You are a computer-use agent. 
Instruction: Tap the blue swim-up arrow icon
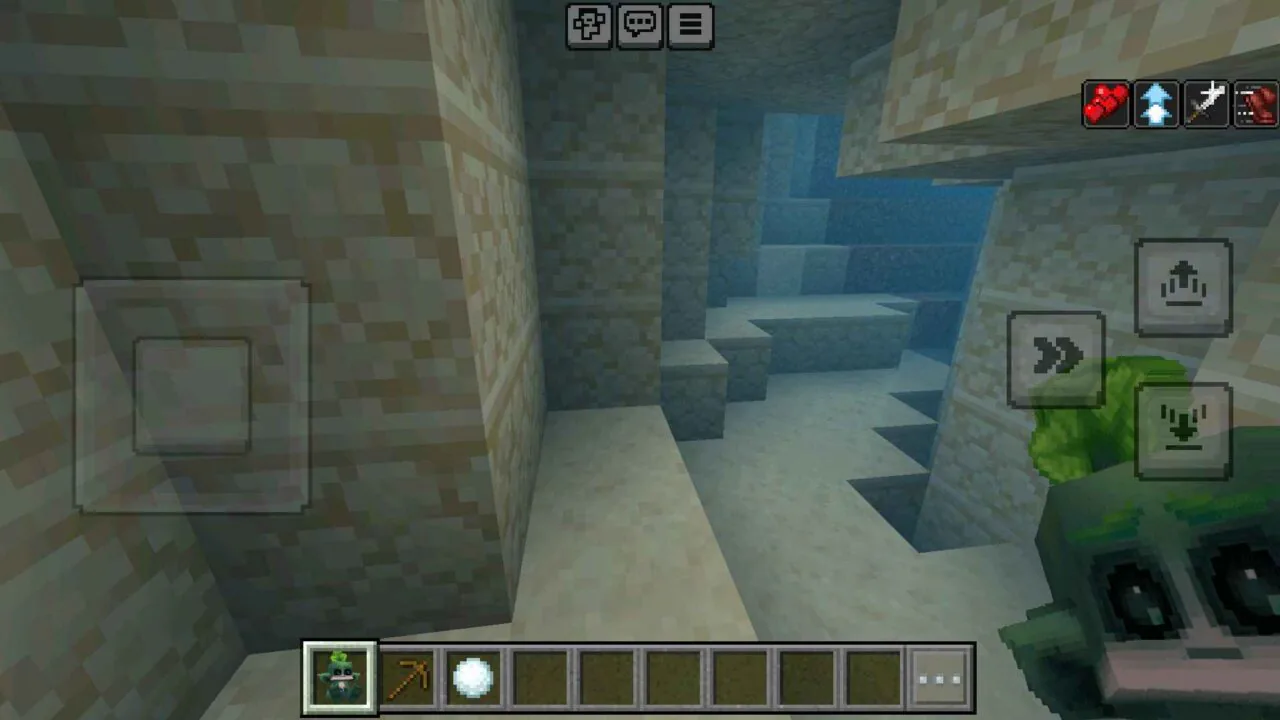tap(1156, 103)
